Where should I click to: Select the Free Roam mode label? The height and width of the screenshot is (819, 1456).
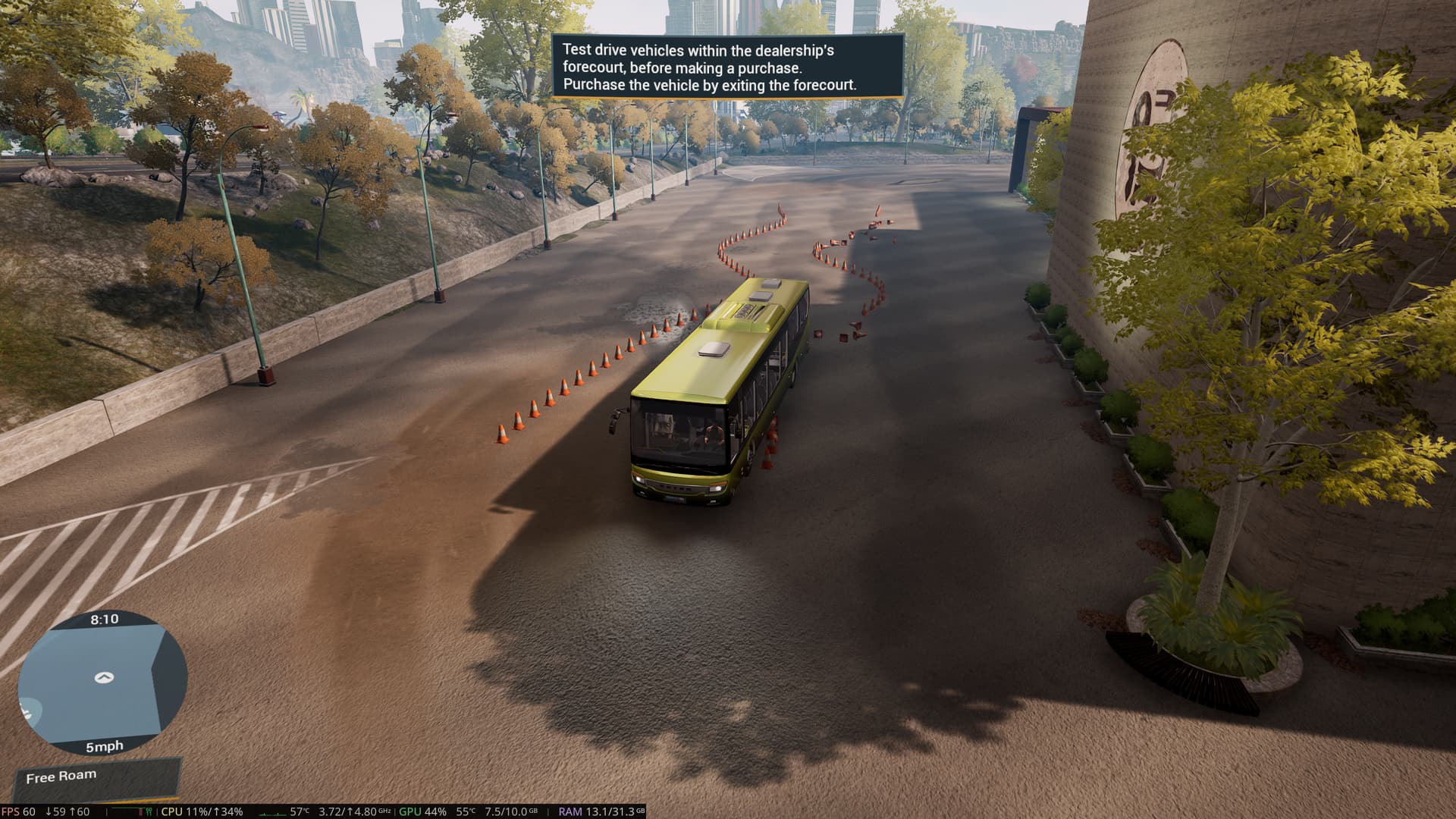tap(61, 777)
